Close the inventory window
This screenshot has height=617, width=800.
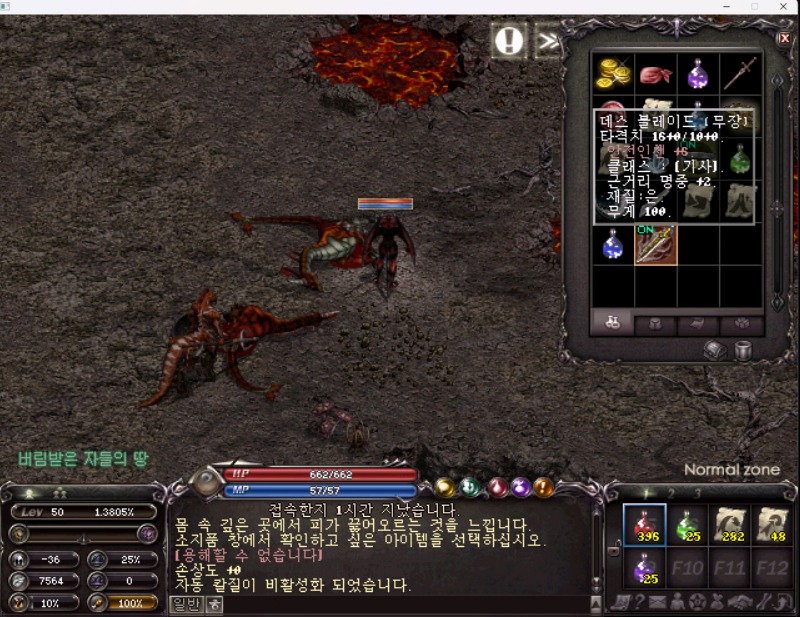(x=784, y=39)
